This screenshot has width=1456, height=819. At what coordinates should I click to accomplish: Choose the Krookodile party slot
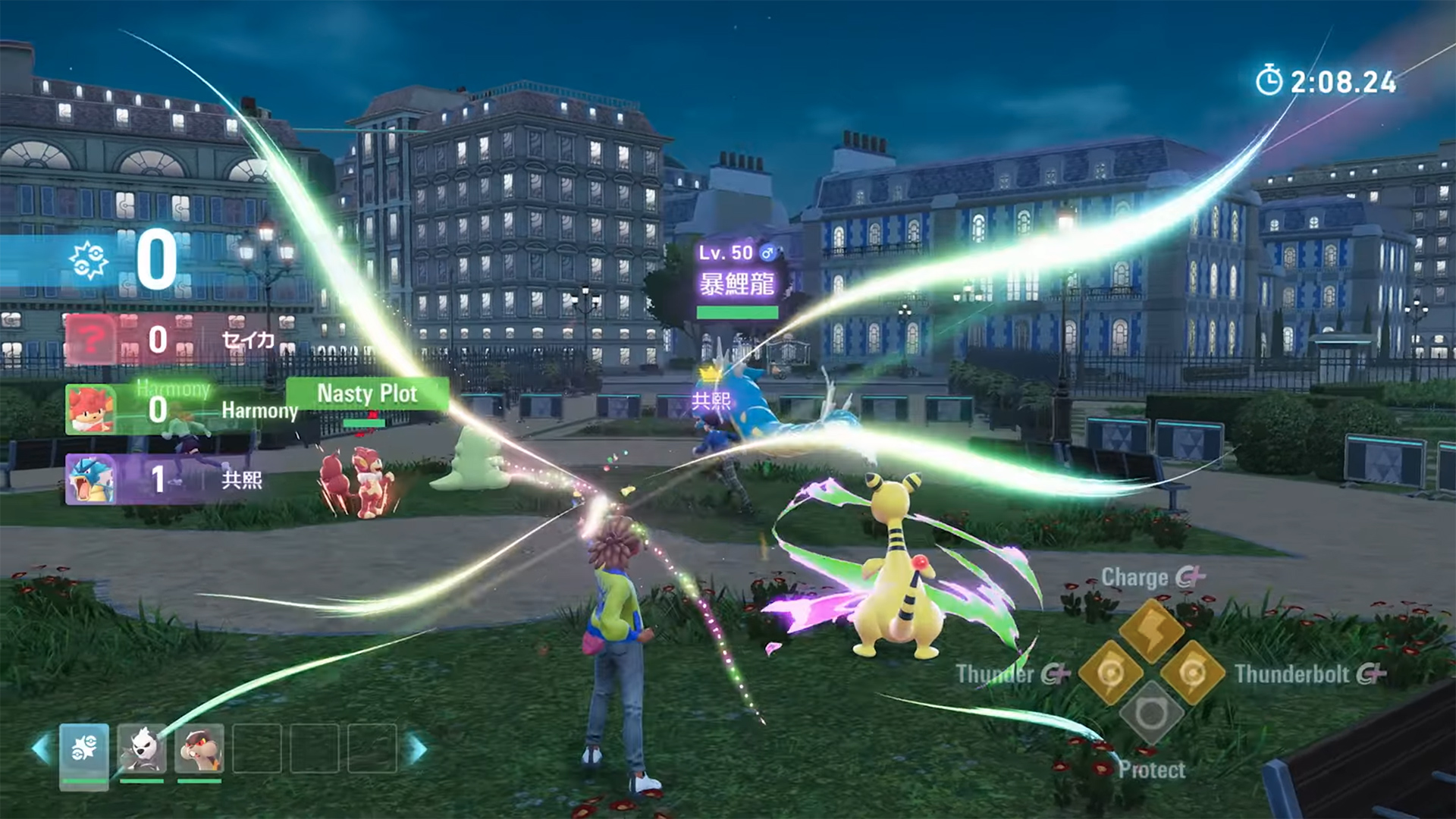coord(199,749)
